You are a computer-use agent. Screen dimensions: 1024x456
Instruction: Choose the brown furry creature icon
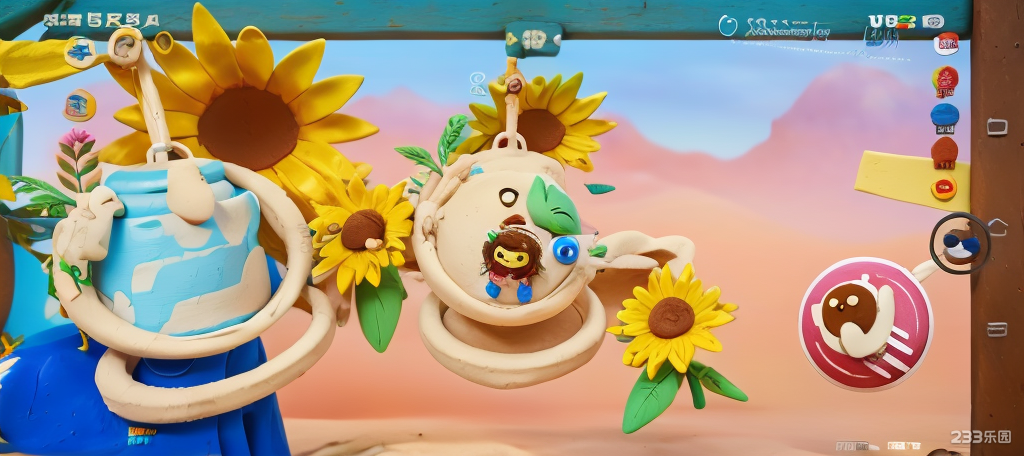point(944,152)
